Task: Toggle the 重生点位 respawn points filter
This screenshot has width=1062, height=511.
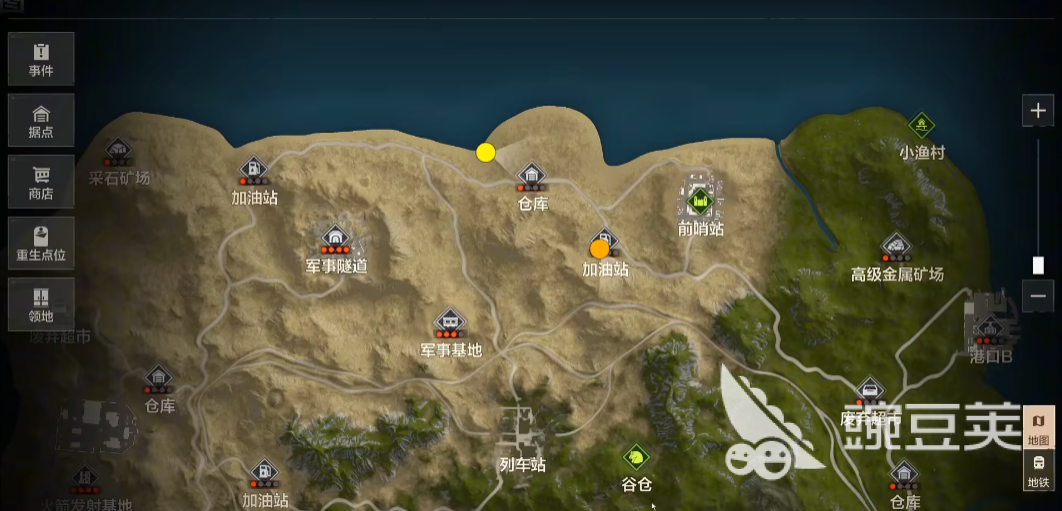Action: 41,243
